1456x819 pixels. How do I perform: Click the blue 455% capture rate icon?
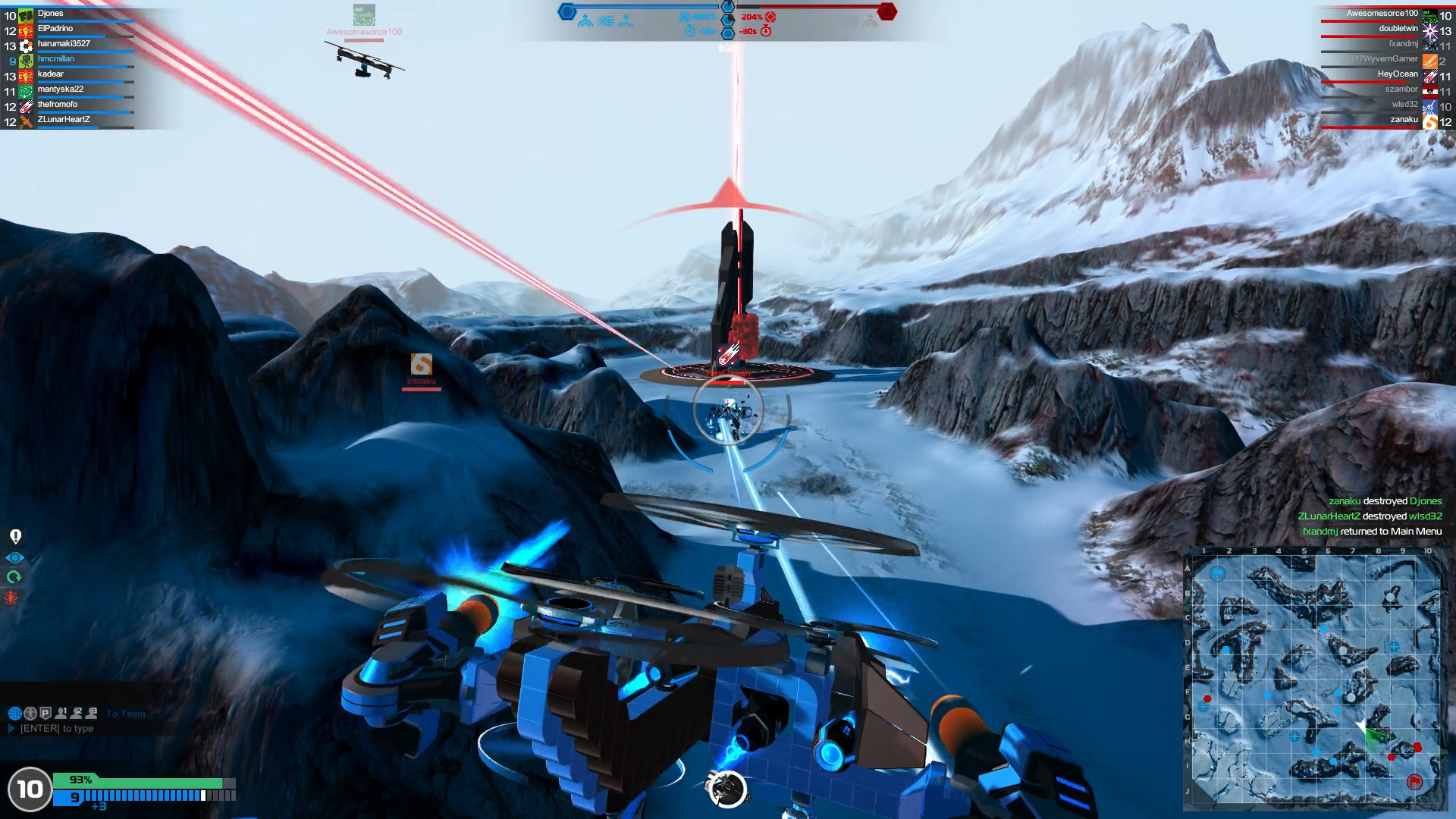(684, 17)
